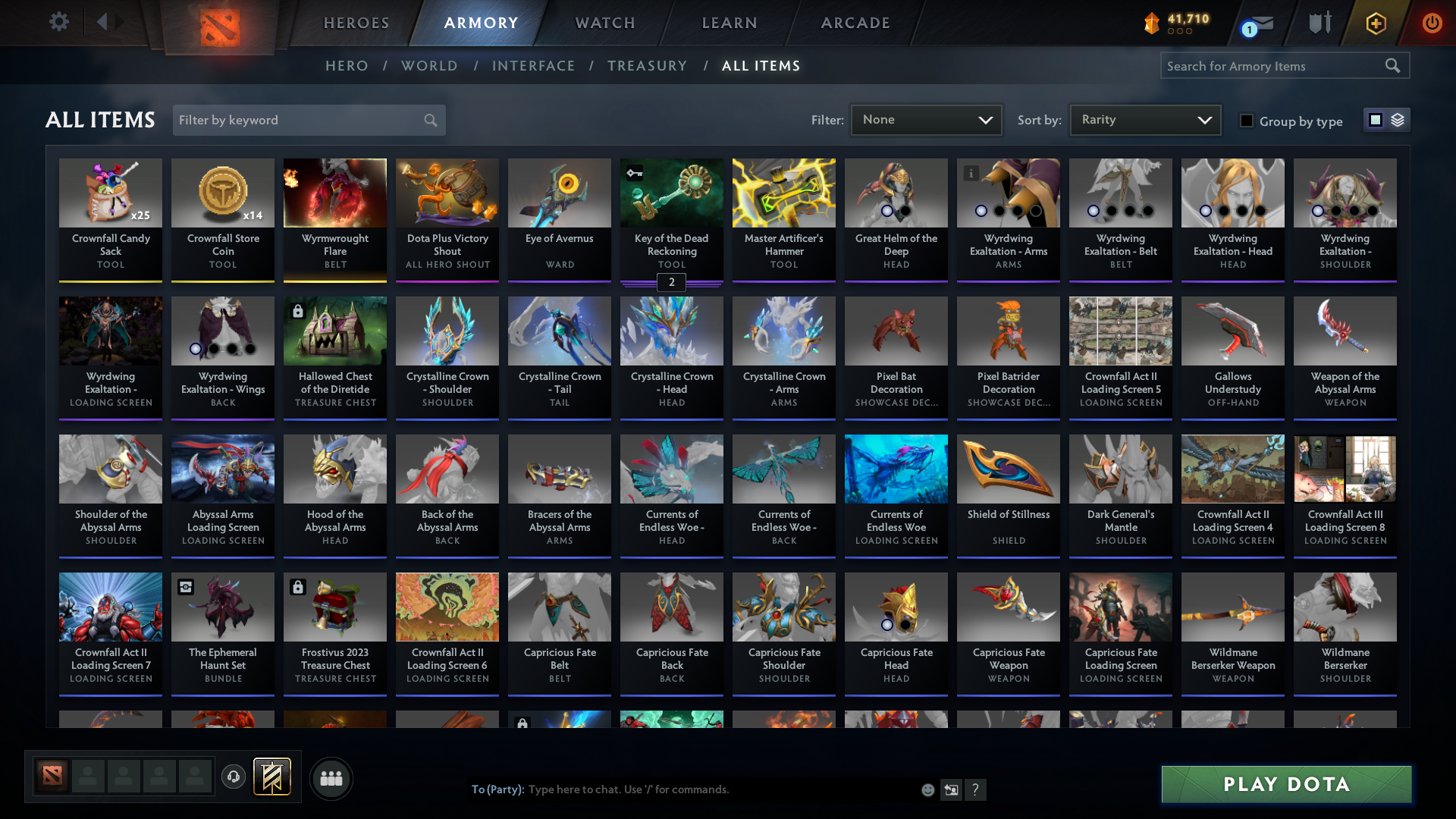Open the Sort by Rarity dropdown

click(x=1144, y=119)
